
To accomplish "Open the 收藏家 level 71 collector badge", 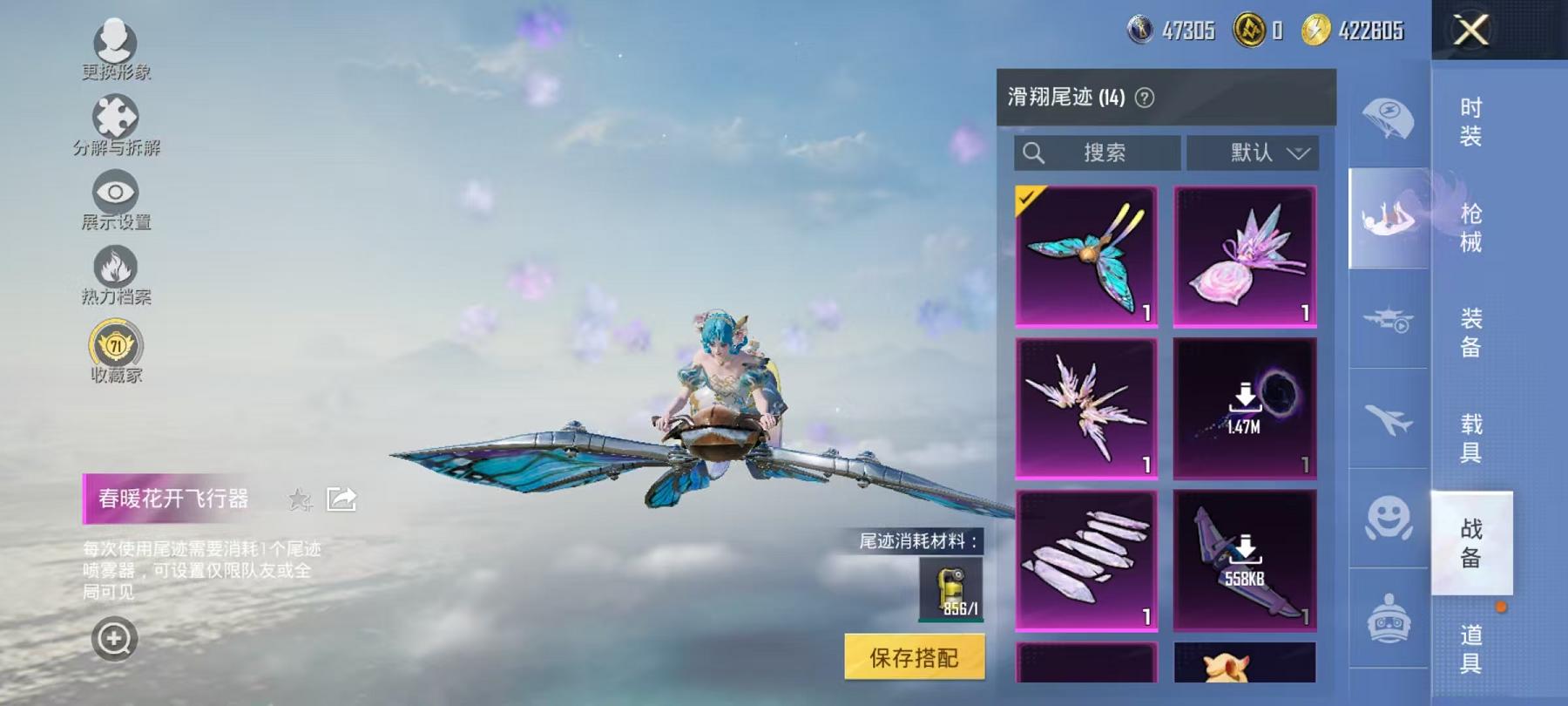I will click(x=116, y=347).
